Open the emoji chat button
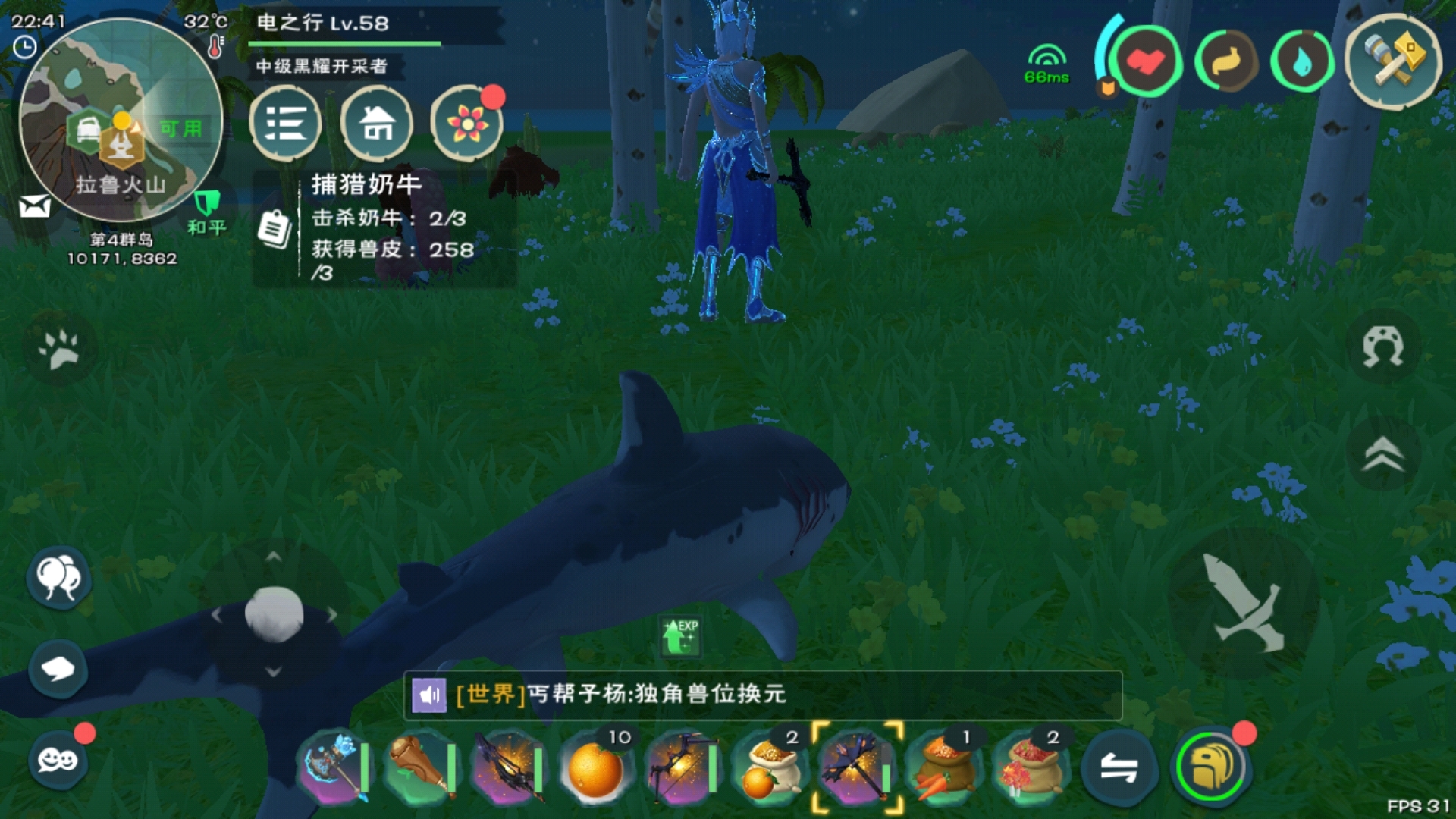Image resolution: width=1456 pixels, height=819 pixels. (58, 758)
